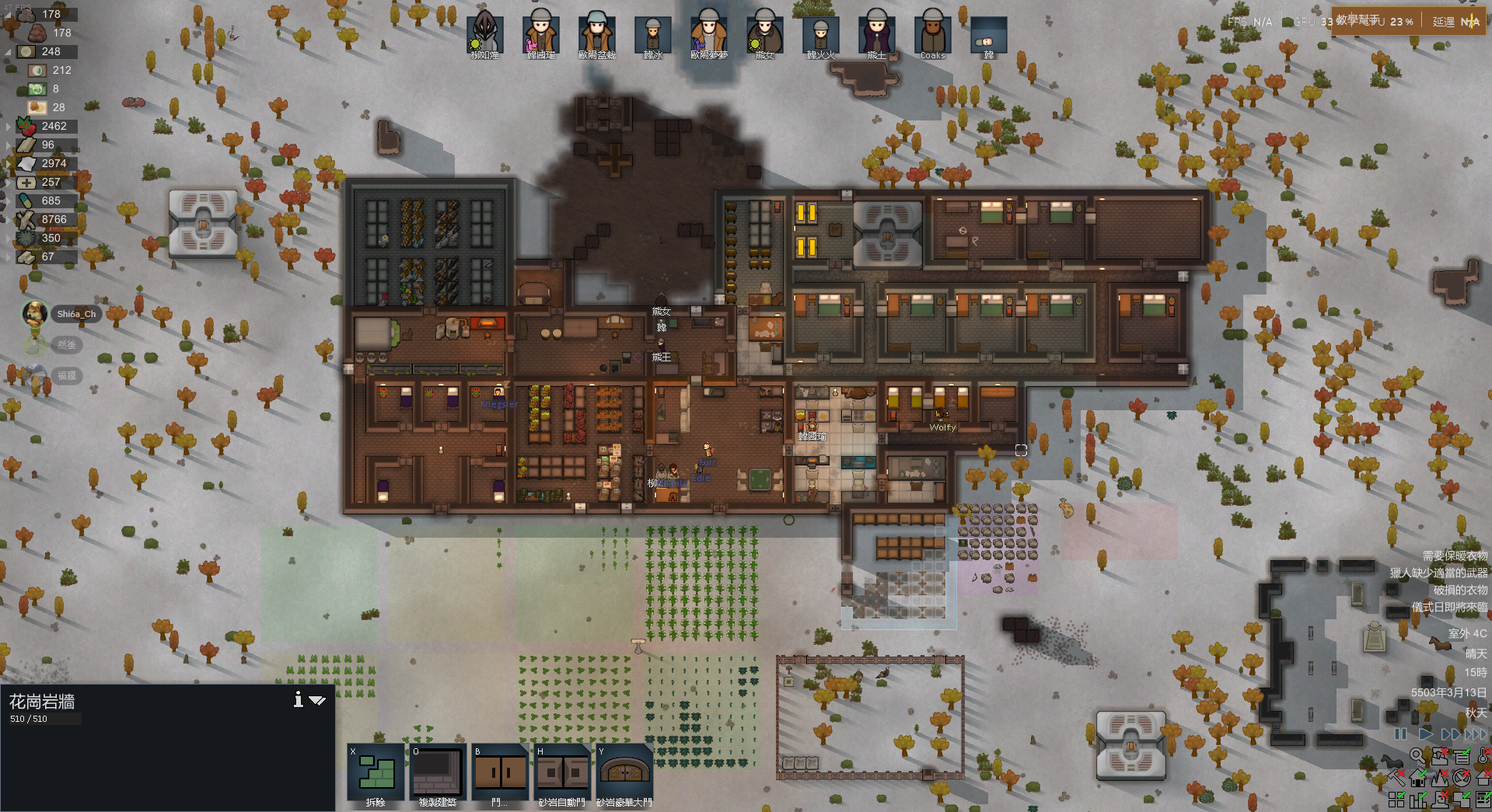Build a 砂岩自動門 sandstone autodoor

[x=563, y=772]
